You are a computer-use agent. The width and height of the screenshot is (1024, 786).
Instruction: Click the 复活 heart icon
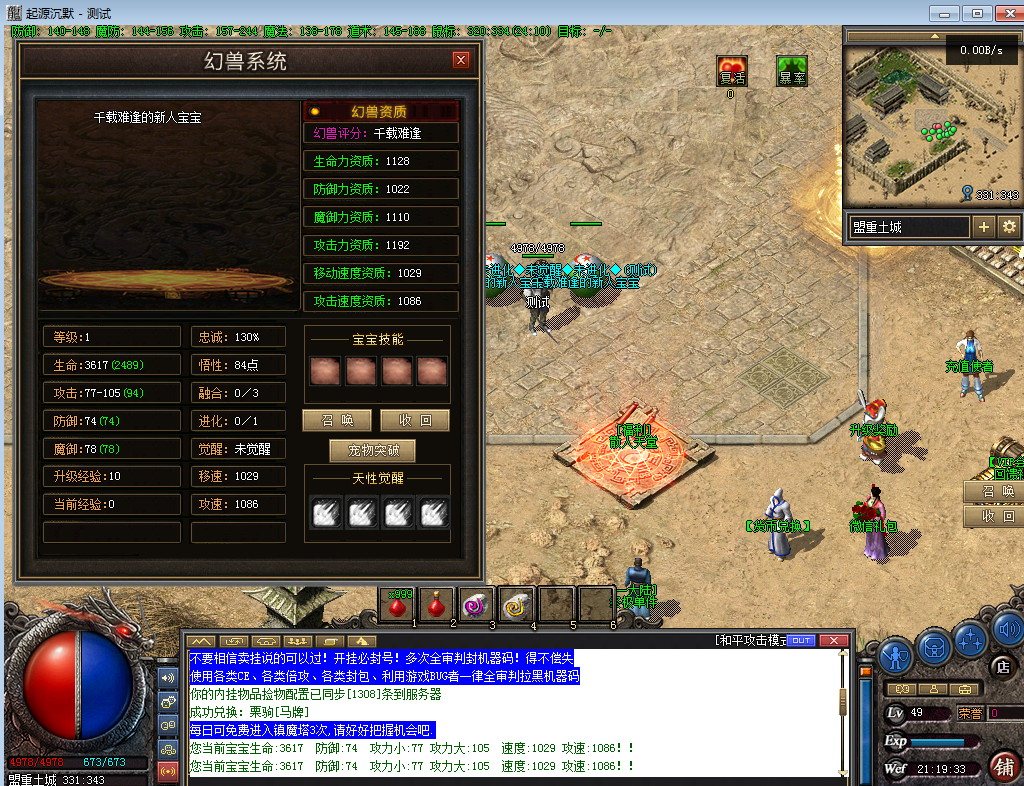click(x=732, y=72)
